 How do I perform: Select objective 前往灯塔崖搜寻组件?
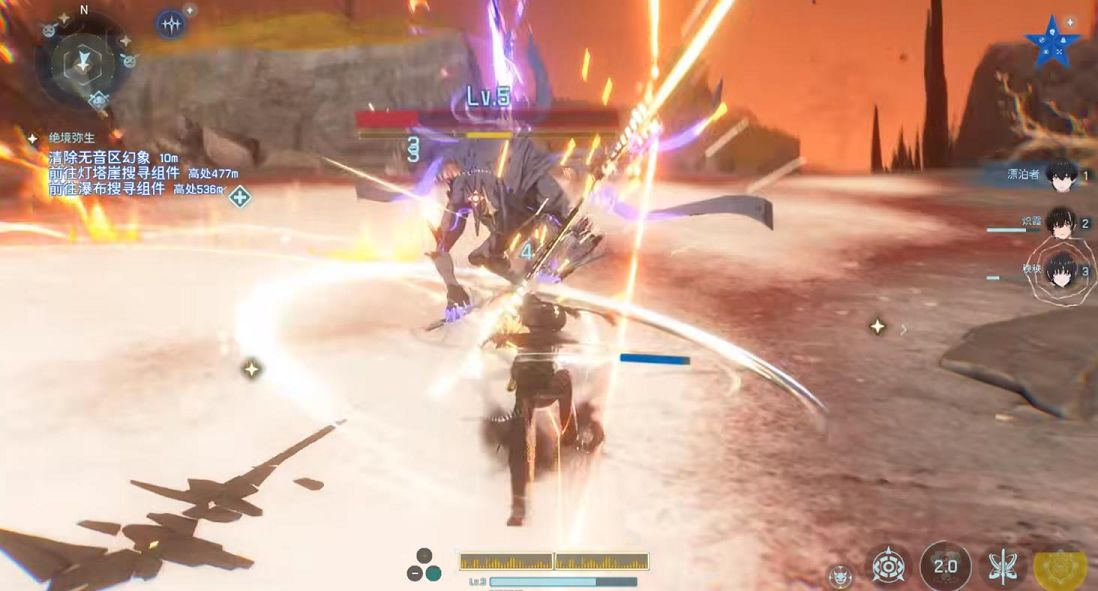114,173
